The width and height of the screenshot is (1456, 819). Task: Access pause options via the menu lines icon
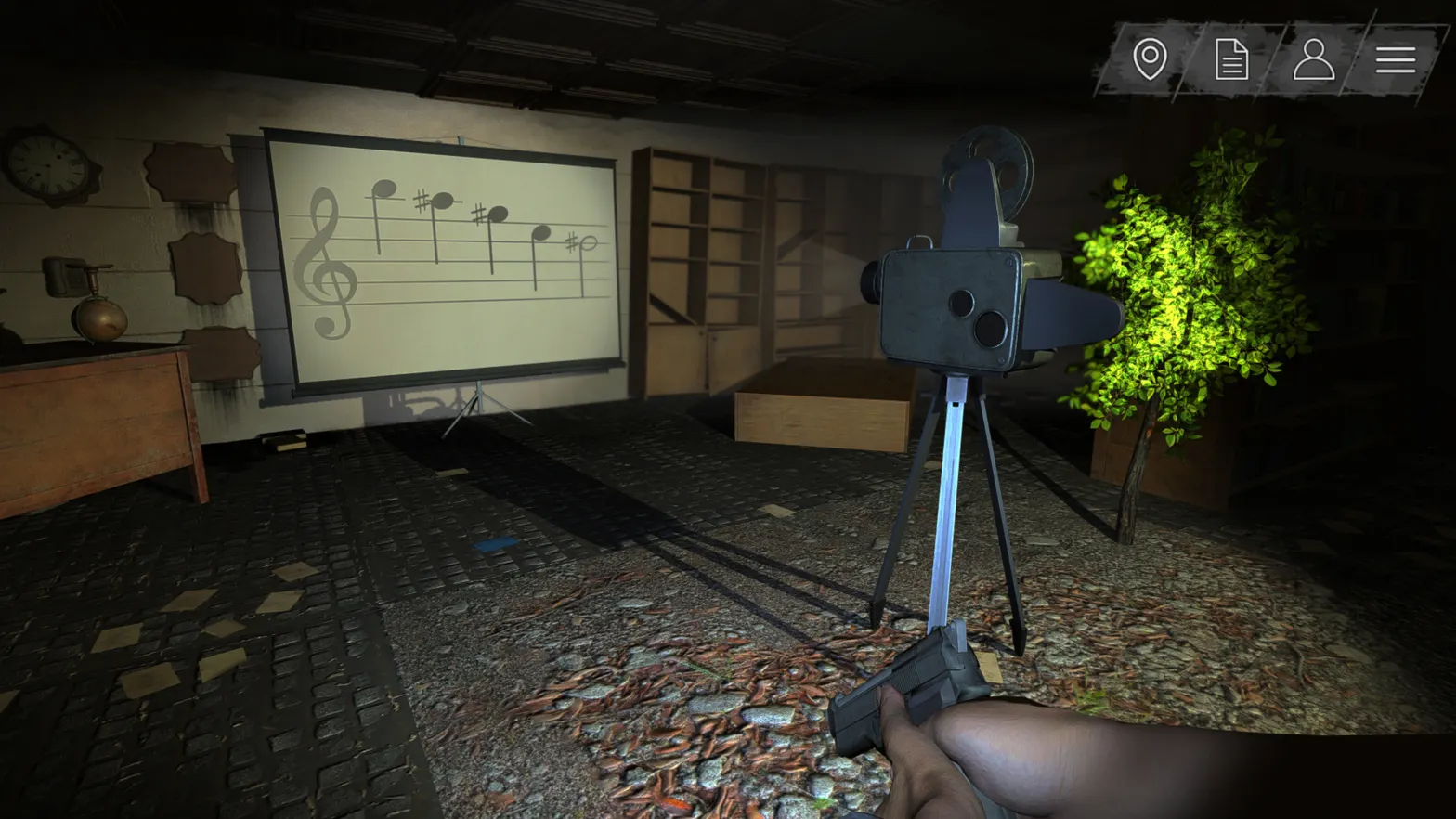pos(1394,59)
